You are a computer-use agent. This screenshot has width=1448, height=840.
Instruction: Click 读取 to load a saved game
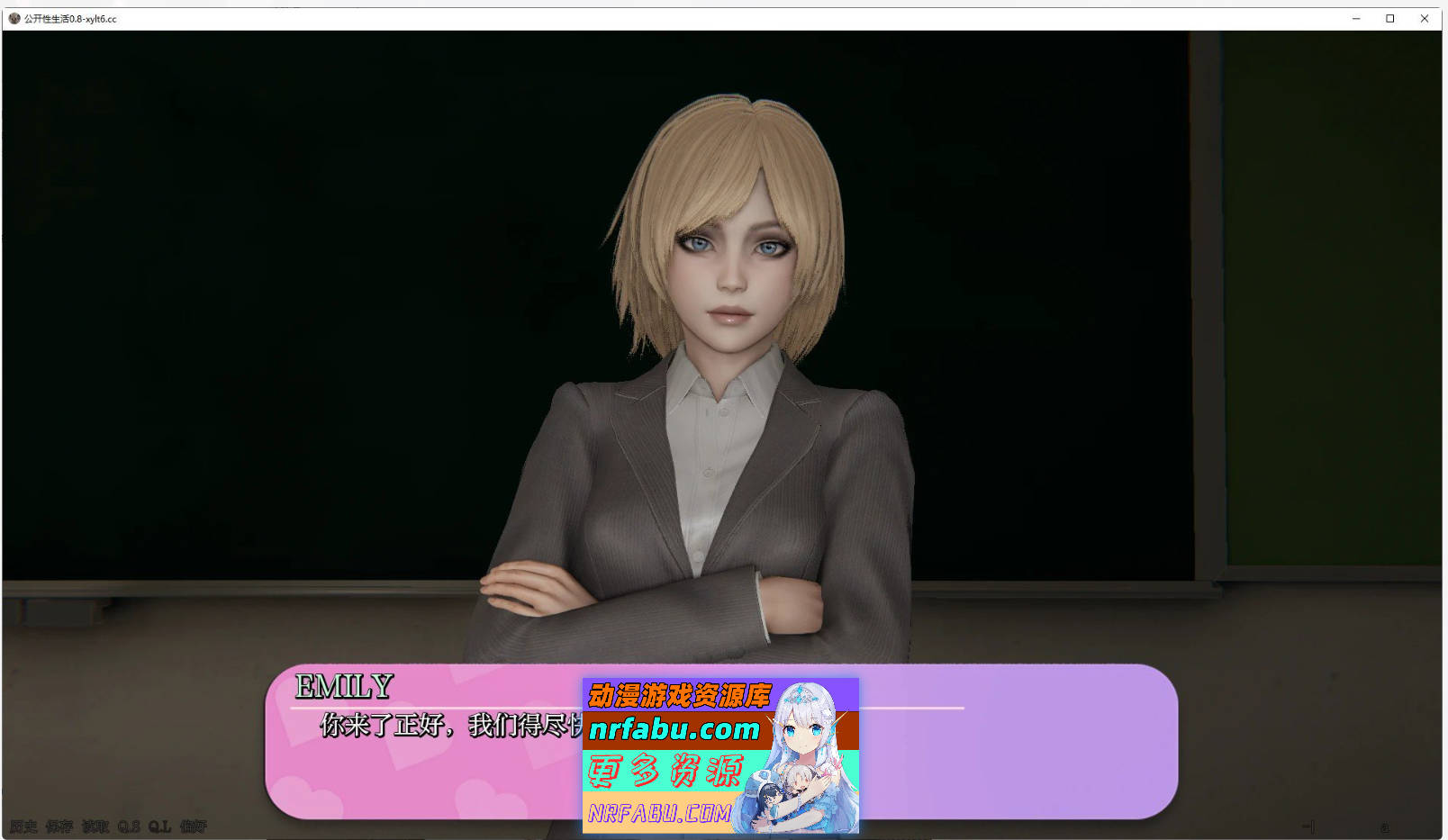[96, 826]
